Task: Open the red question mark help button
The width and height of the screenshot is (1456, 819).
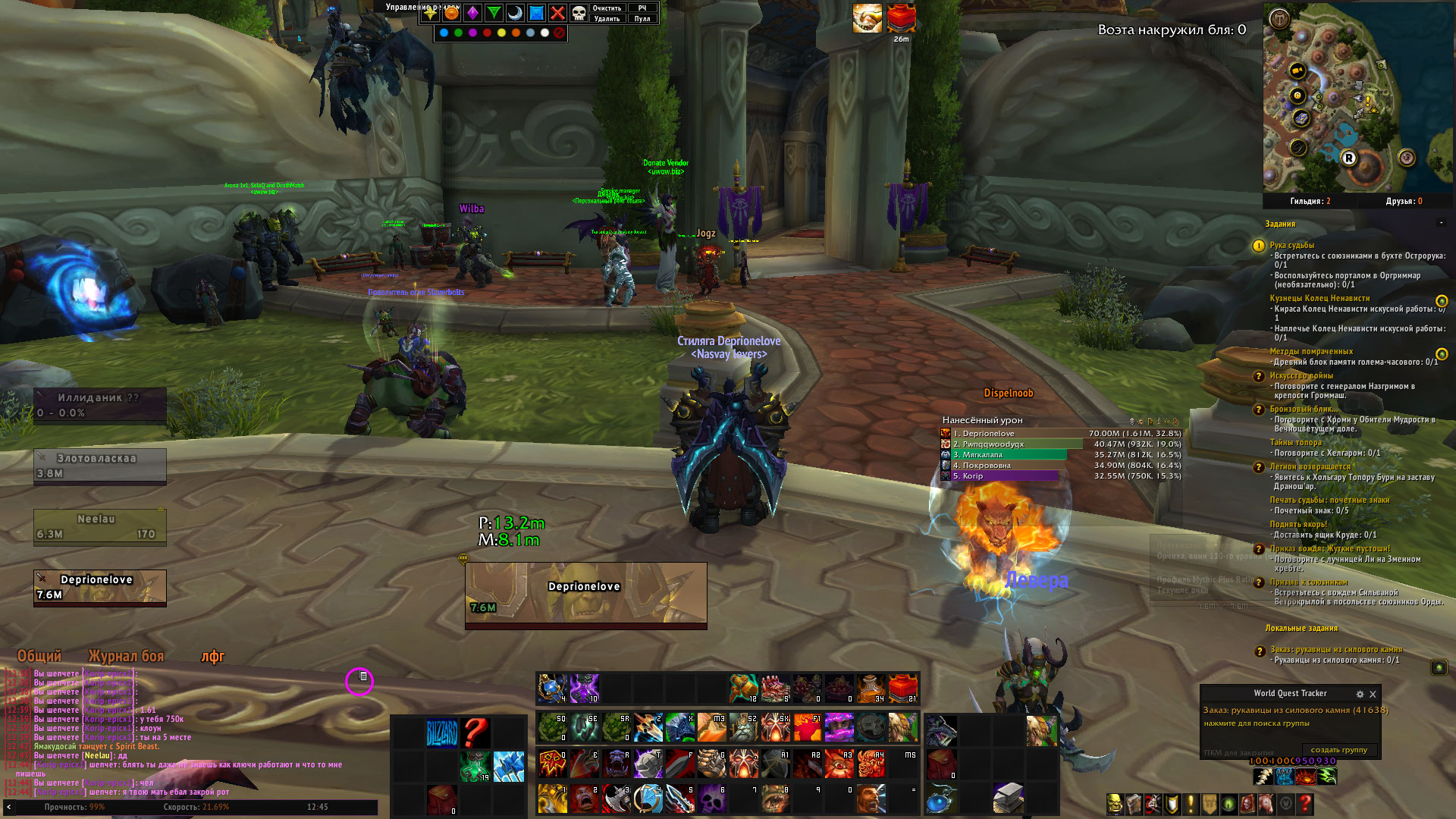Action: [1305, 804]
